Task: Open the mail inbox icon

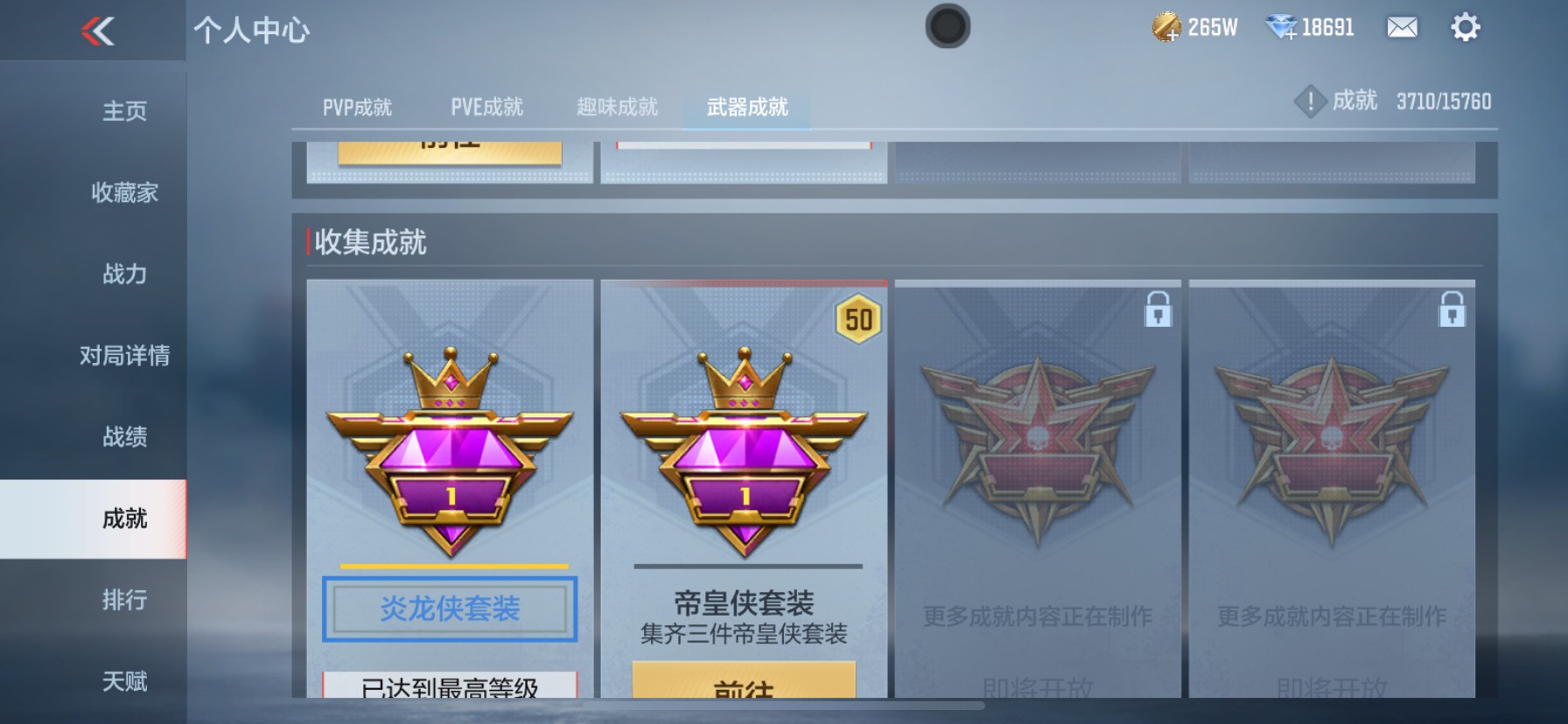Action: tap(1401, 28)
